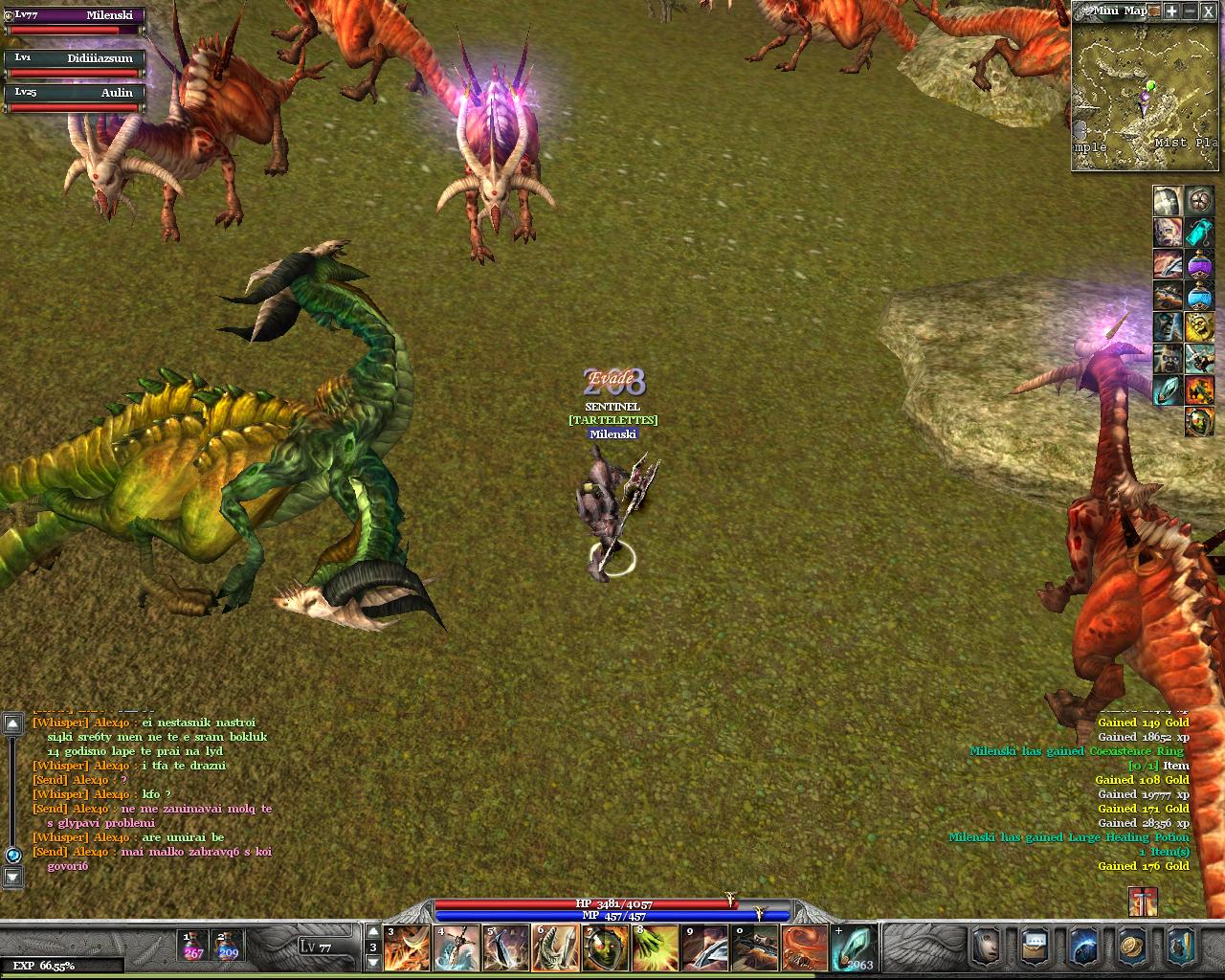Open the character portrait menu button
The height and width of the screenshot is (980, 1225).
pyautogui.click(x=986, y=946)
